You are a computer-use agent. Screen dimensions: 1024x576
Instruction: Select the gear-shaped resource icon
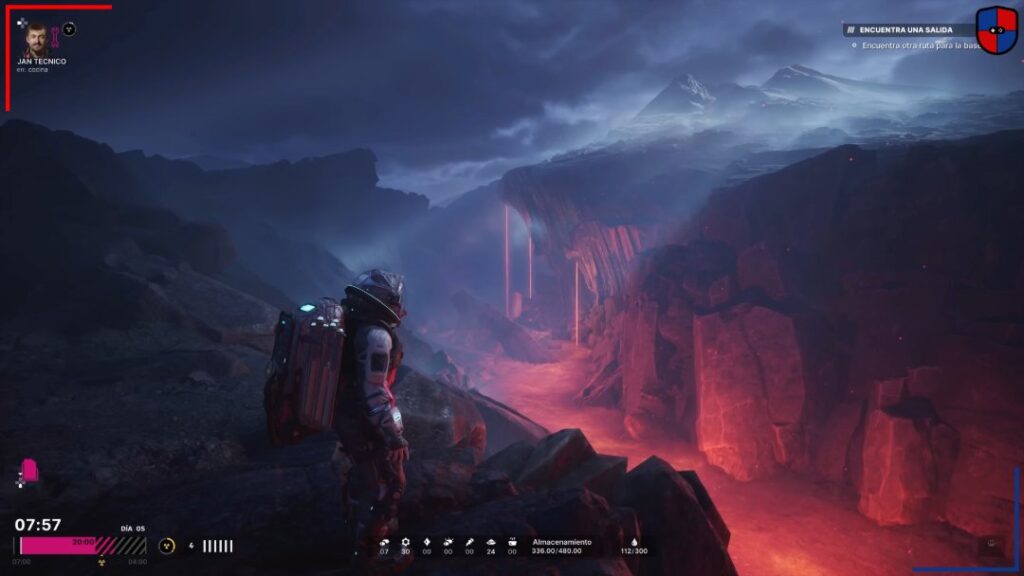tap(405, 542)
